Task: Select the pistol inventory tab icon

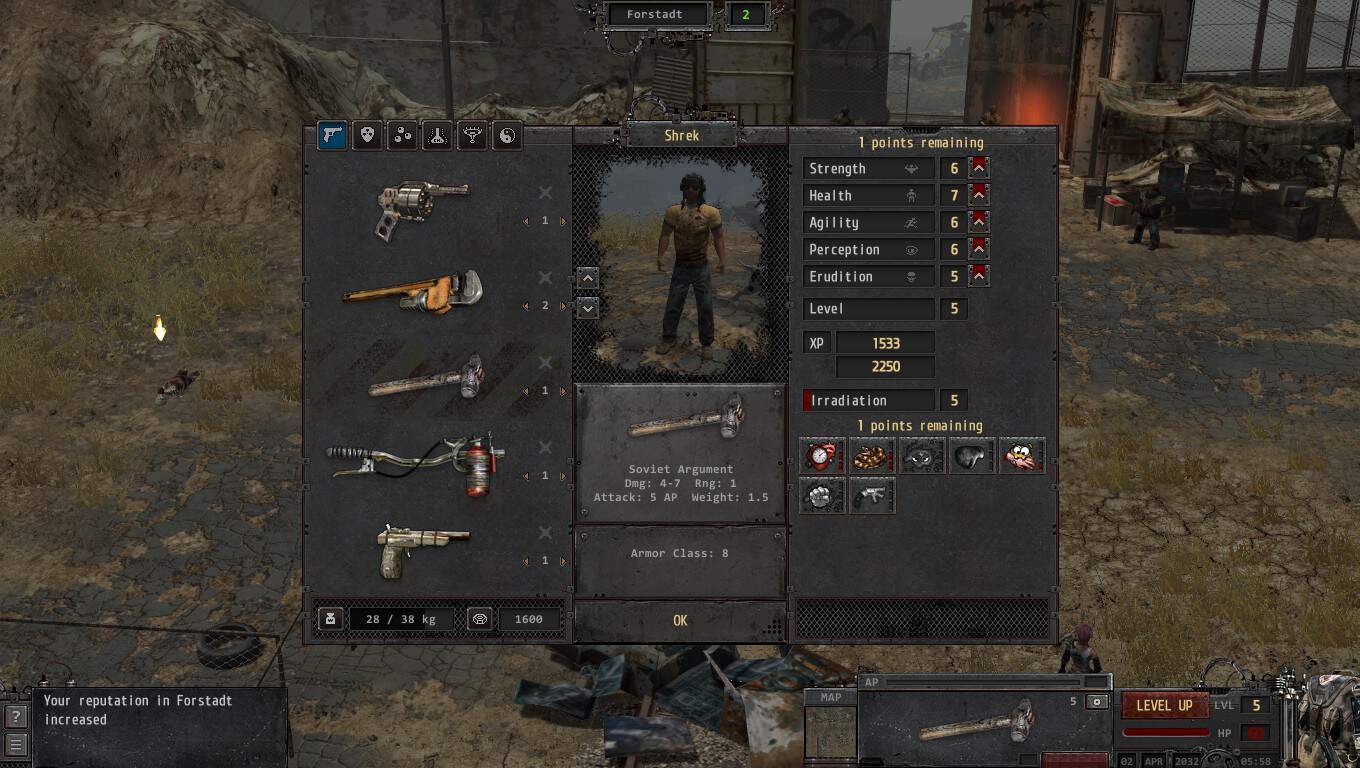Action: pos(333,135)
